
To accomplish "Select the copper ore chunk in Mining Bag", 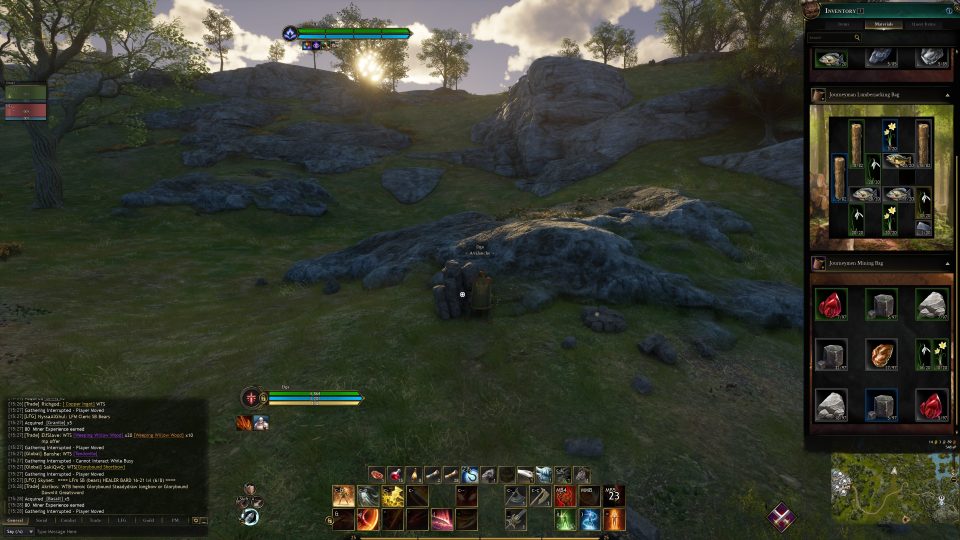I will pos(881,354).
